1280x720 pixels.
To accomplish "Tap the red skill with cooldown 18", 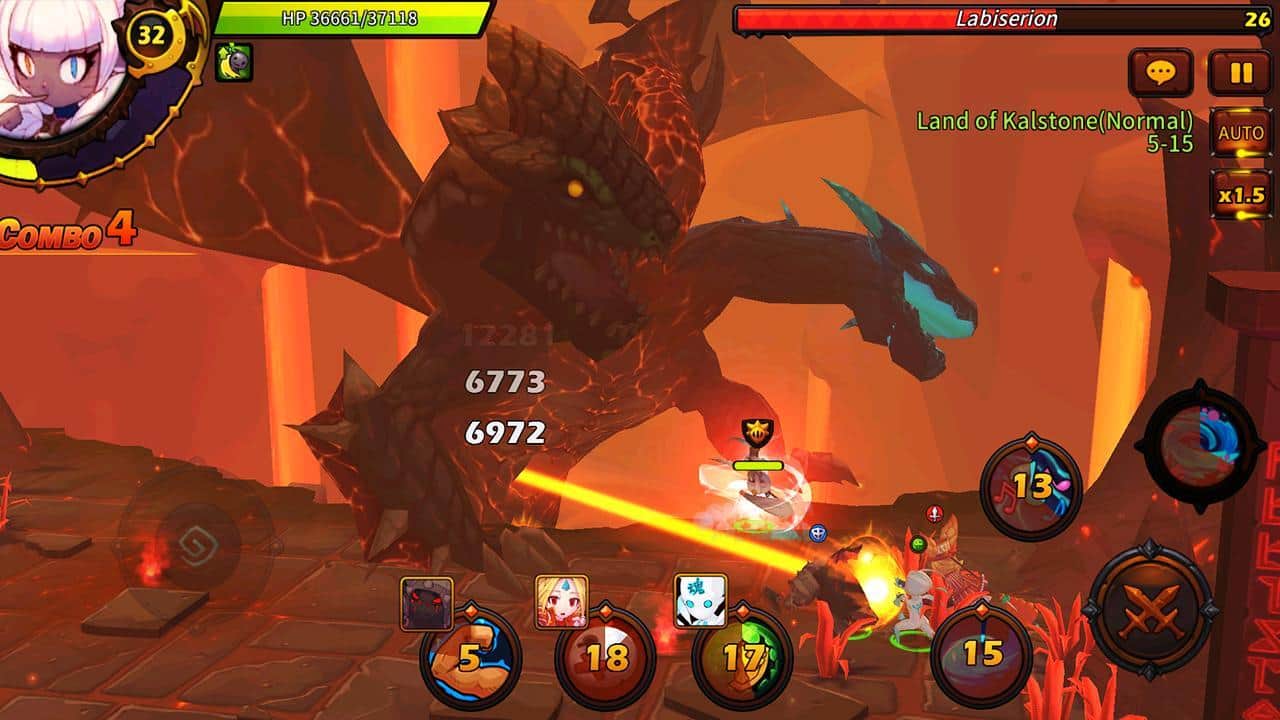I will (x=605, y=657).
